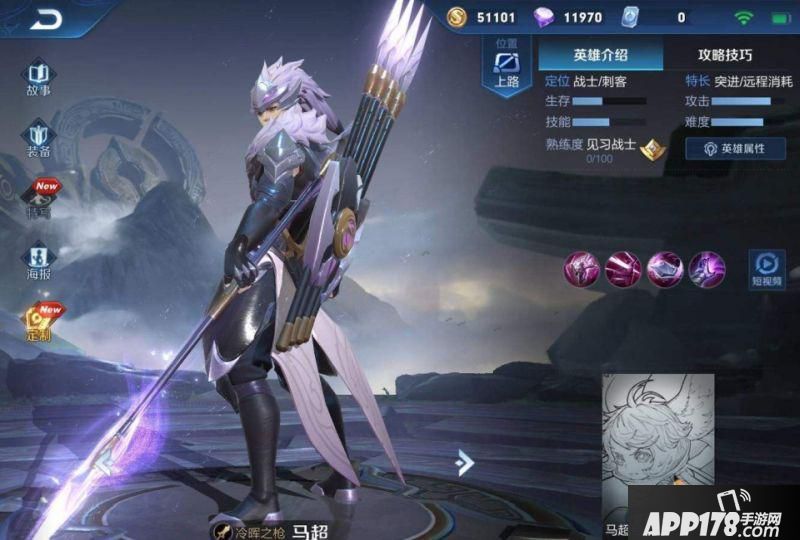Select the skill icon with the silver spearhead
Screen dimensions: 800x540
pos(664,269)
